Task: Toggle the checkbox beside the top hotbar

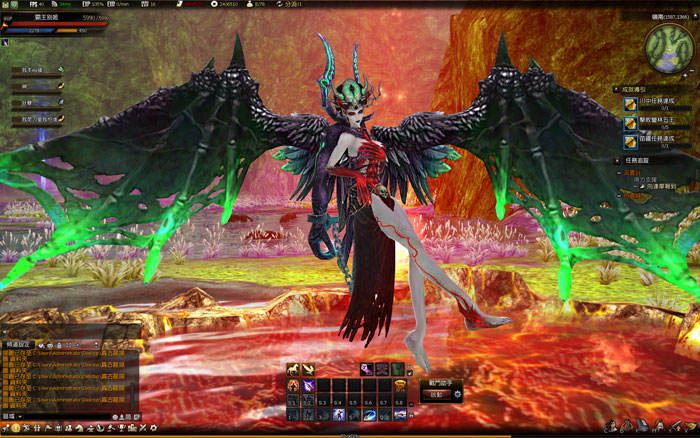Action: point(409,372)
